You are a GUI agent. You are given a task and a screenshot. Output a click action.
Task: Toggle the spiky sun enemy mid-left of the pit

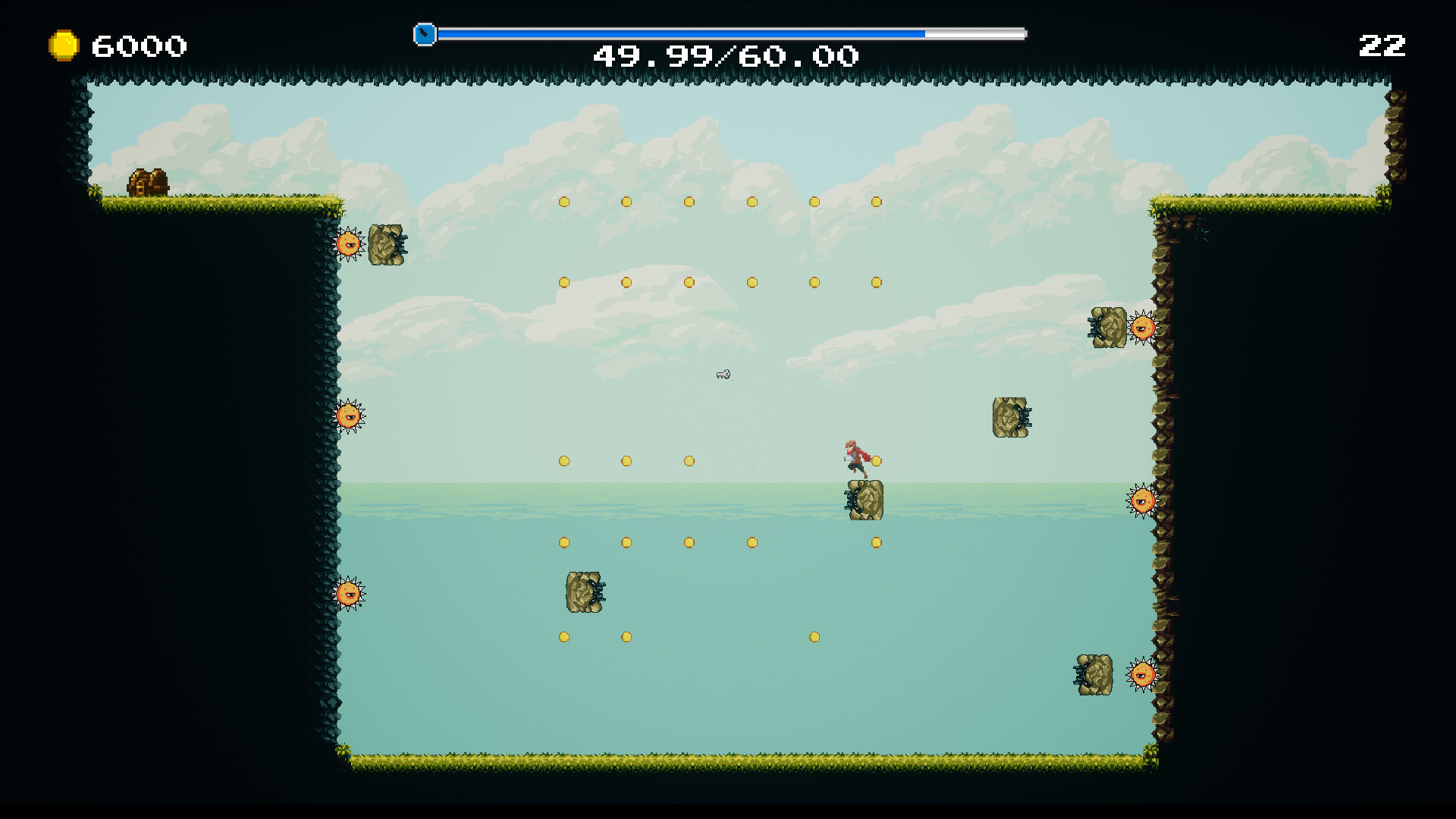[x=350, y=415]
